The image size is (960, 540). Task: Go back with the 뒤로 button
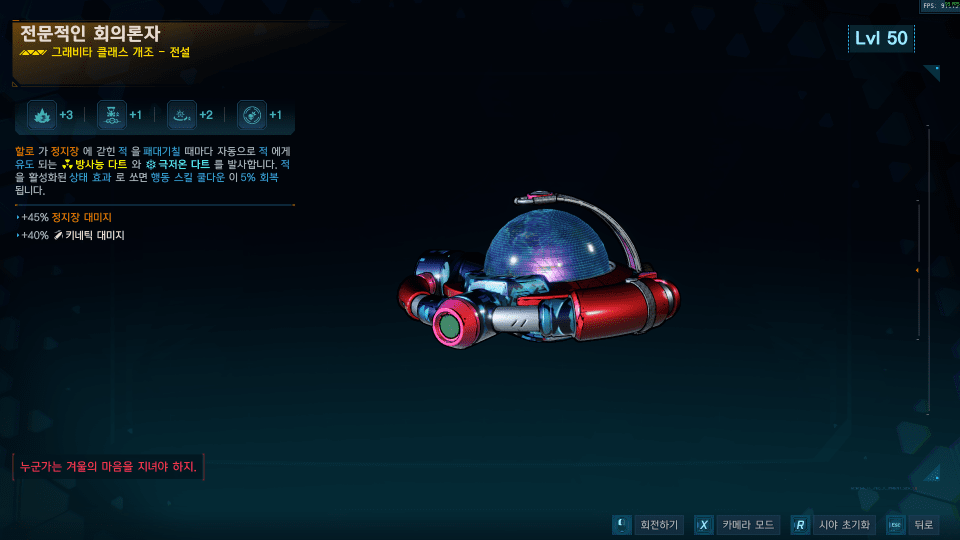point(912,525)
